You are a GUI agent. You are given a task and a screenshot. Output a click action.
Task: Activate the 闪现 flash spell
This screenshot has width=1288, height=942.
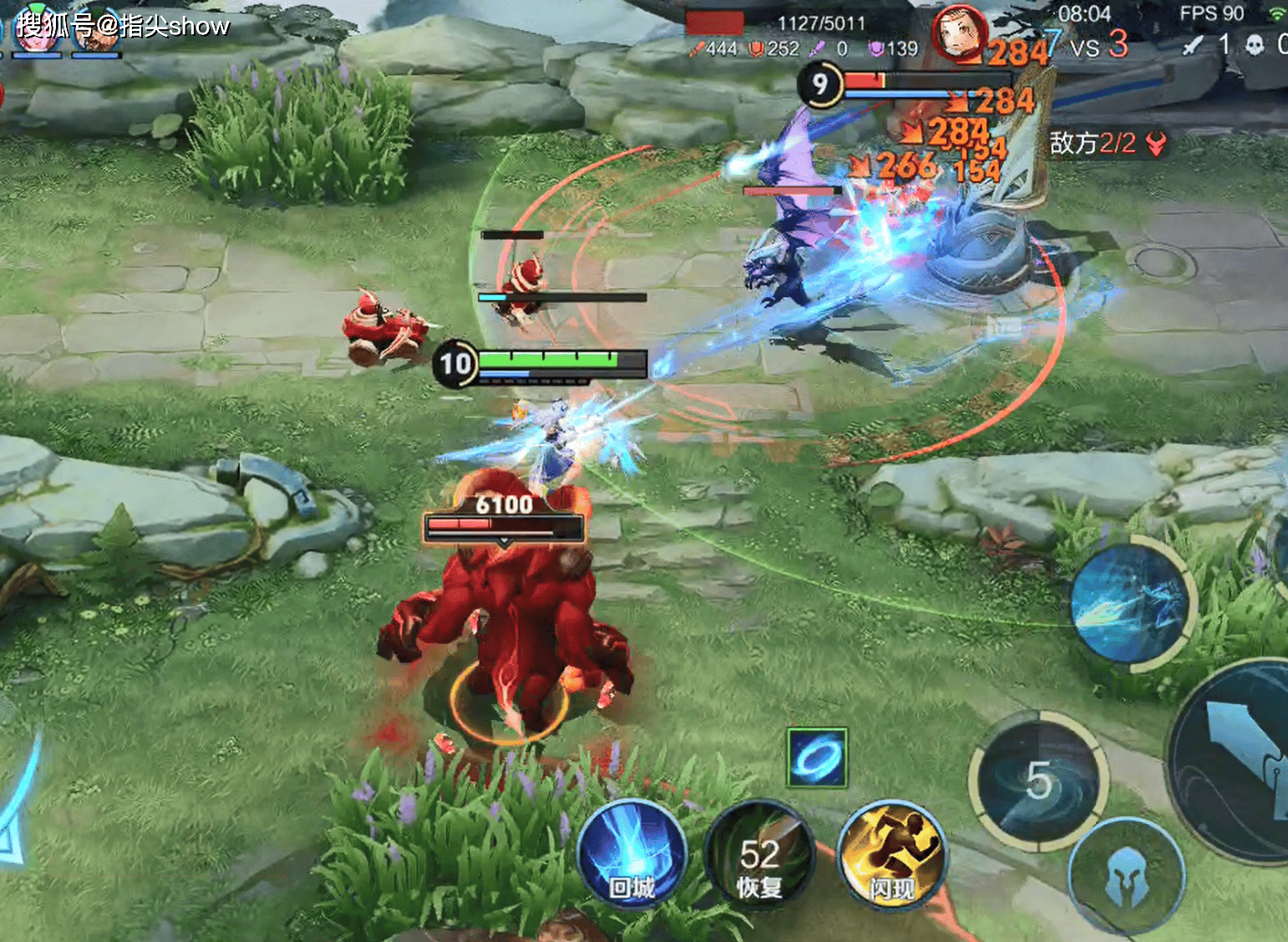891,853
